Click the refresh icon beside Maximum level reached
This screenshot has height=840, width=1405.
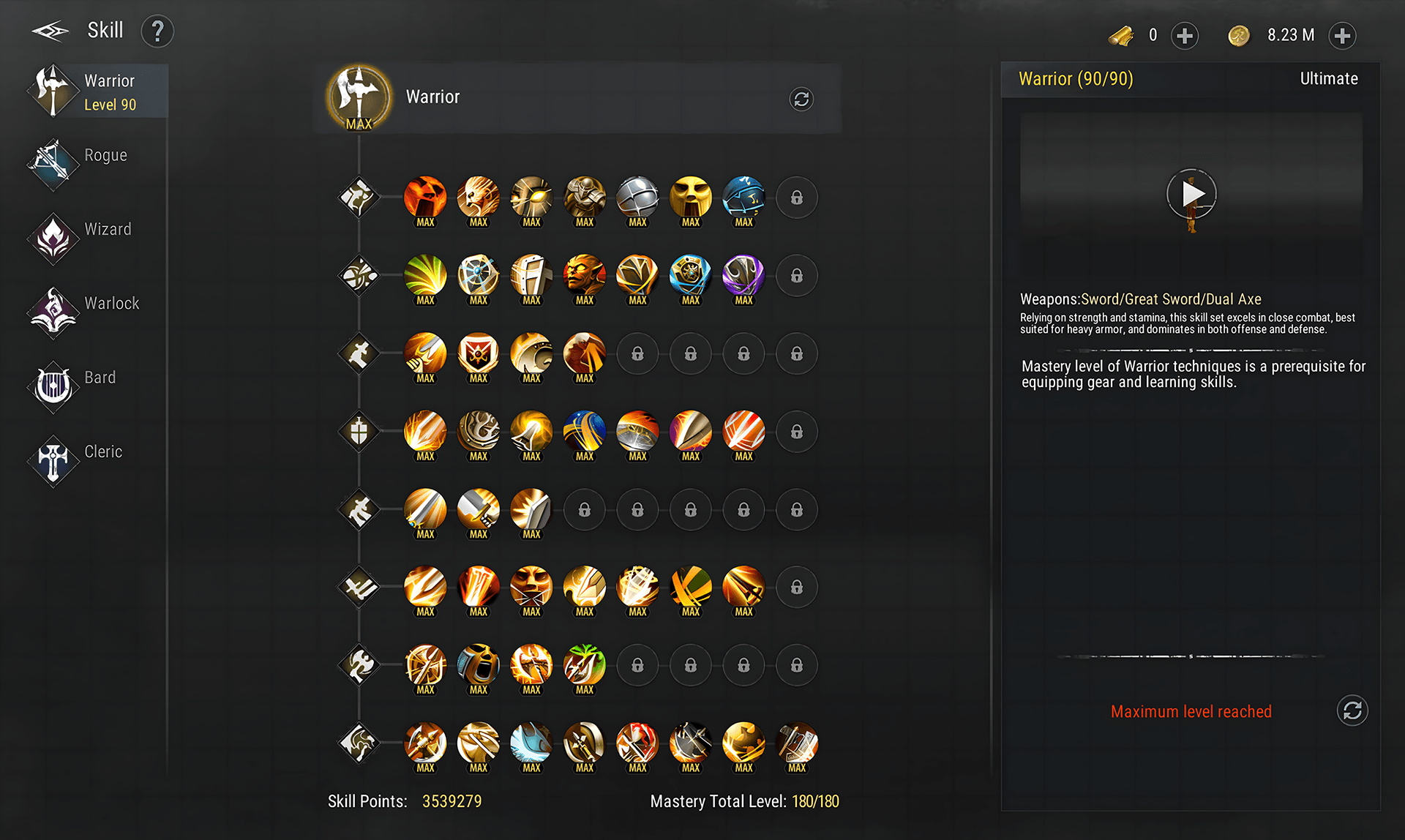(1352, 710)
